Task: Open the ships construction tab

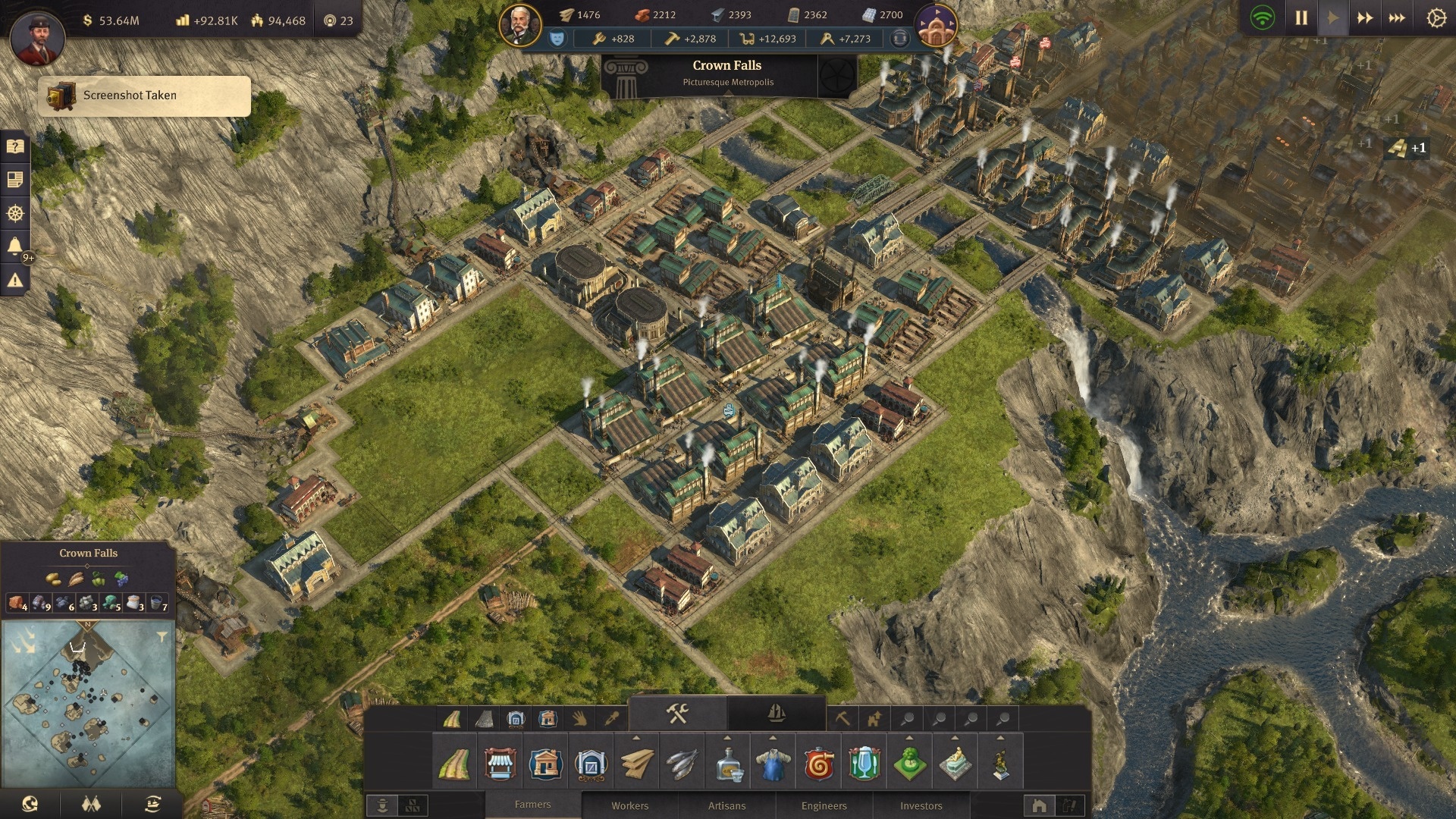Action: tap(776, 714)
